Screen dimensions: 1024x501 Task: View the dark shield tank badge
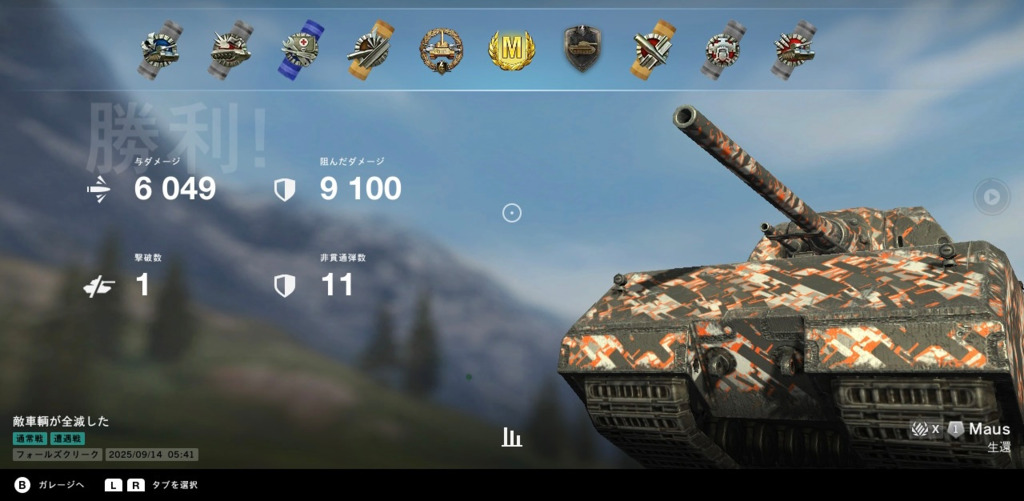(x=582, y=49)
